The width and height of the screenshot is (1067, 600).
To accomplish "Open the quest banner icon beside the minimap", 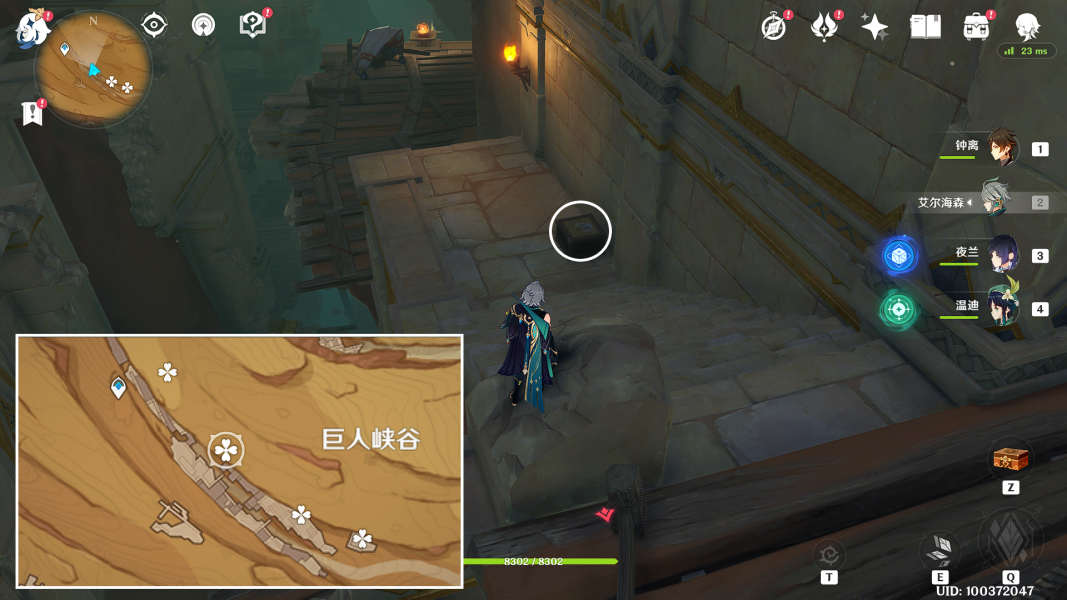I will click(x=32, y=113).
